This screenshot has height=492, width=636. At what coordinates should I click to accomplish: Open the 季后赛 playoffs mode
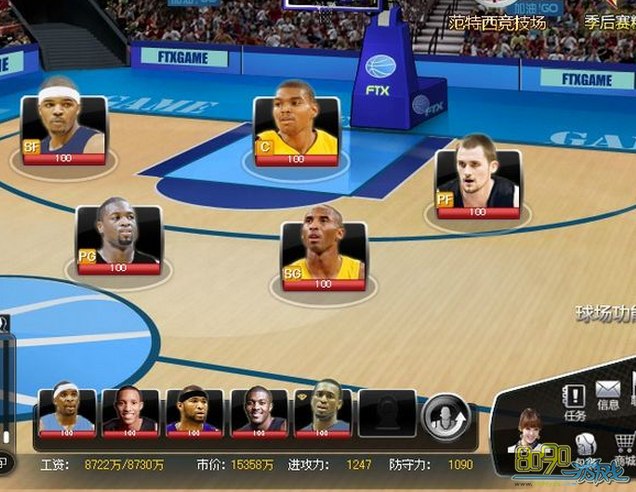click(x=608, y=22)
